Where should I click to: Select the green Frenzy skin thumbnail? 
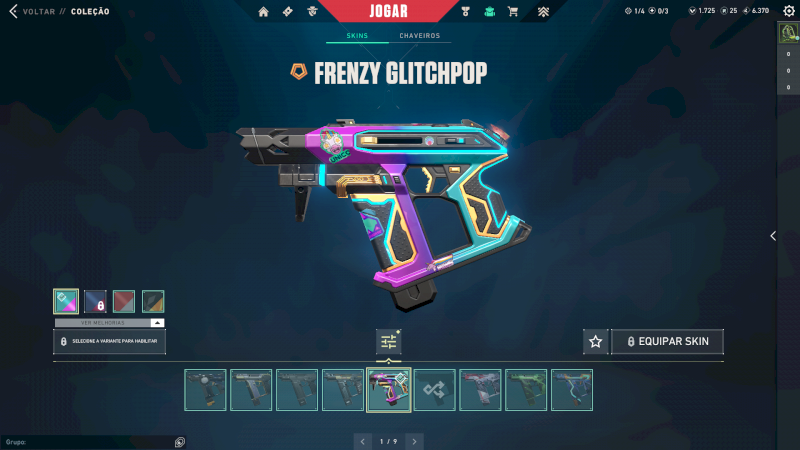[527, 390]
